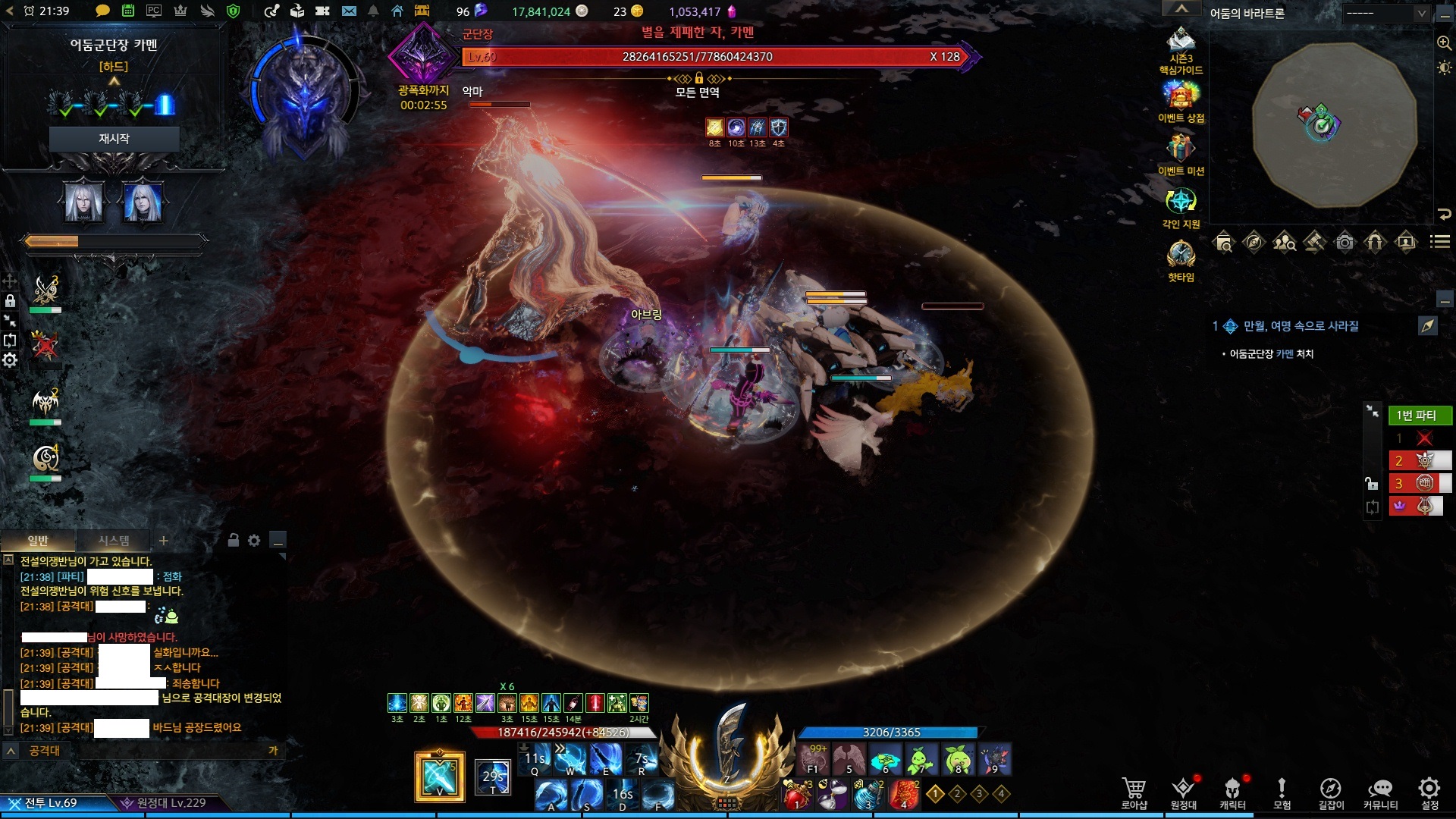Open the 길잡이 guide menu
Screen dimensions: 1456x819
[1331, 792]
